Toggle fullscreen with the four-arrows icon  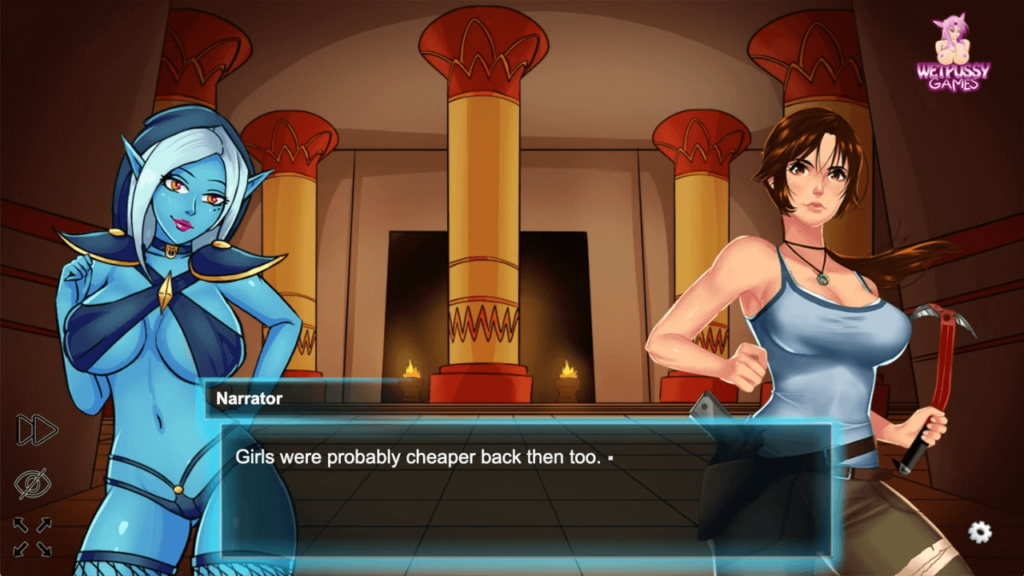pos(32,536)
